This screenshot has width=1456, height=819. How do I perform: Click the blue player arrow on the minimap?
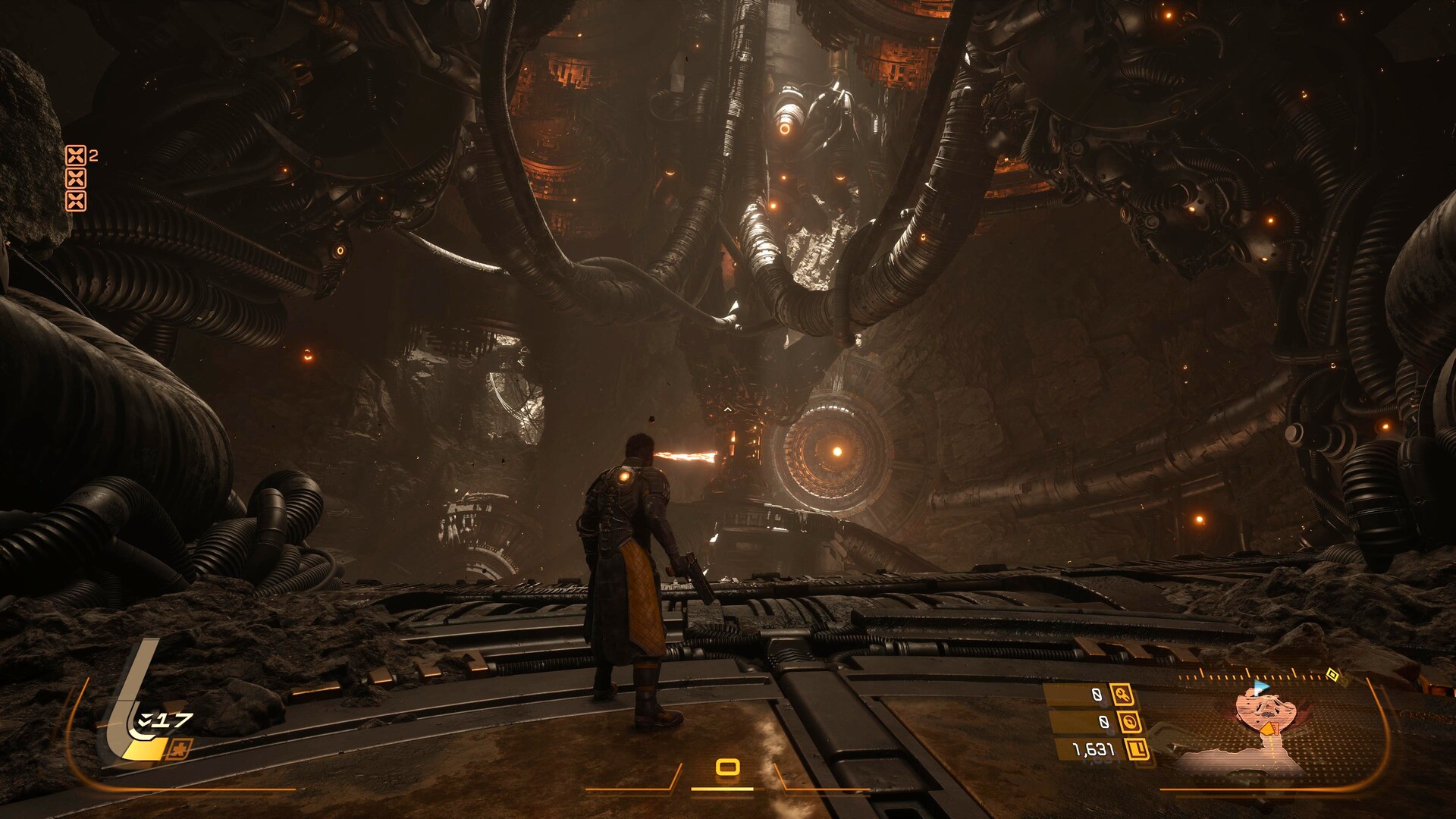point(1260,687)
